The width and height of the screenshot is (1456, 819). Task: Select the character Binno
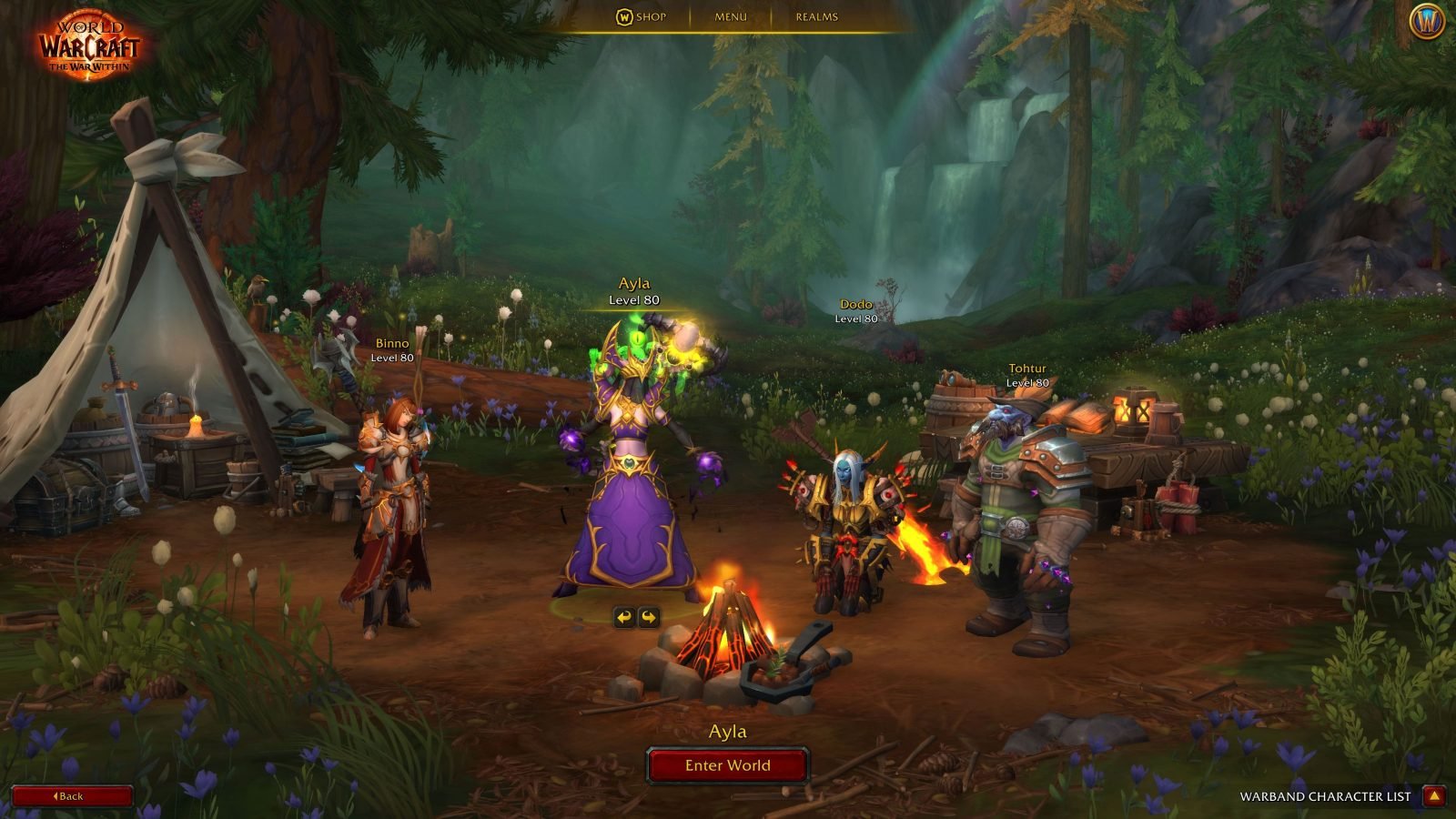click(389, 482)
